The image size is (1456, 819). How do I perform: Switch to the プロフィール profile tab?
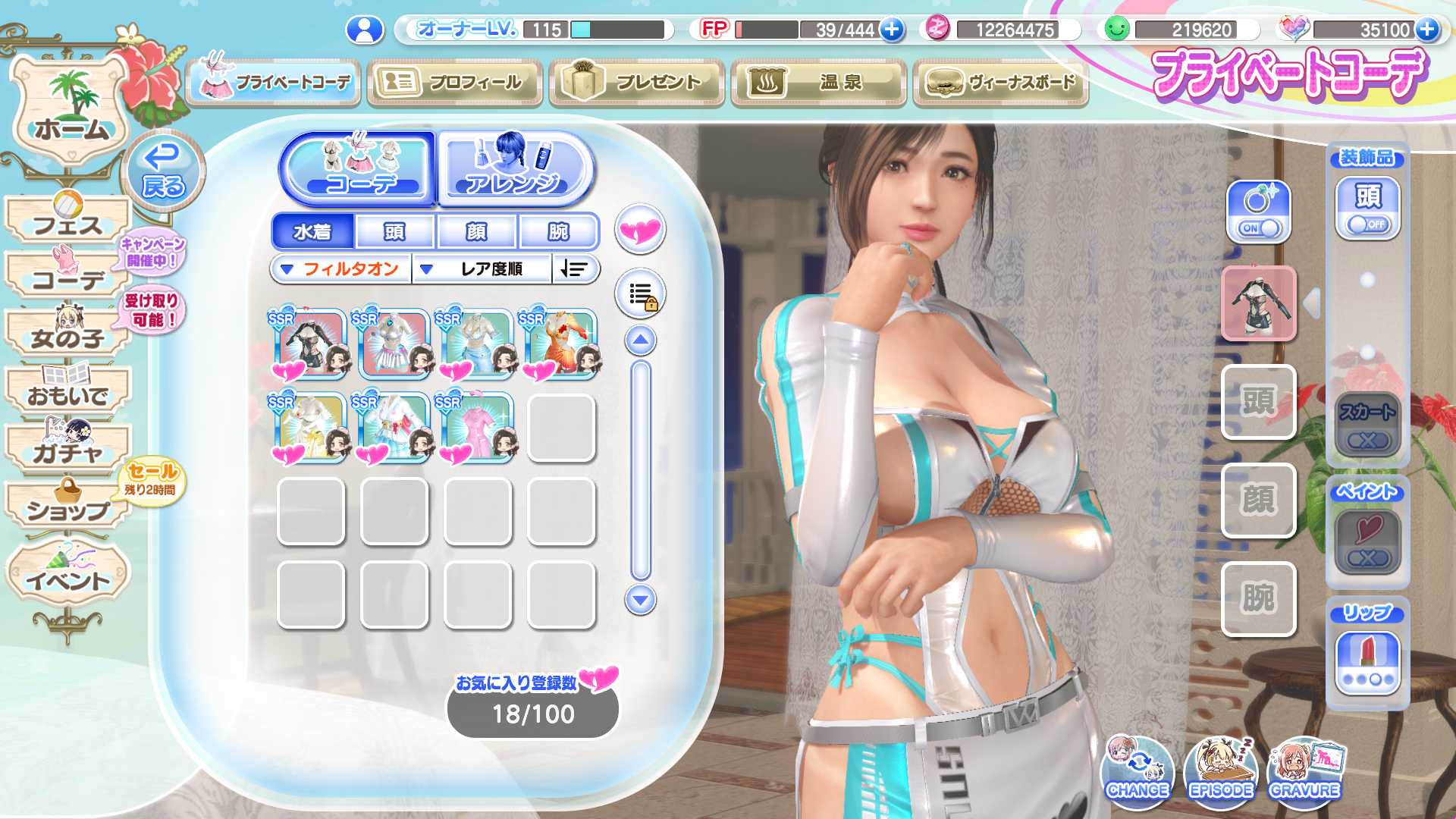(x=454, y=82)
